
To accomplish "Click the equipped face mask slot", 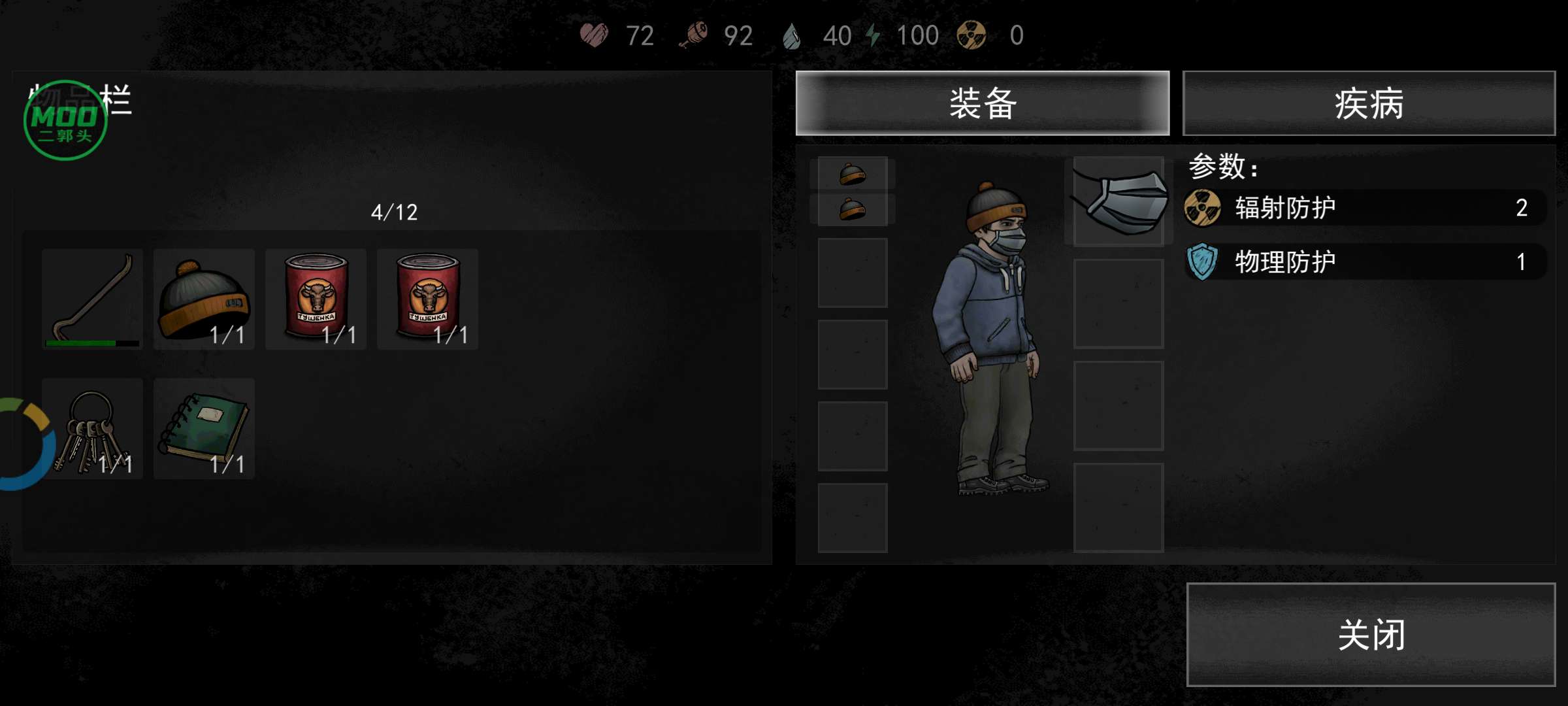I will pyautogui.click(x=1119, y=201).
